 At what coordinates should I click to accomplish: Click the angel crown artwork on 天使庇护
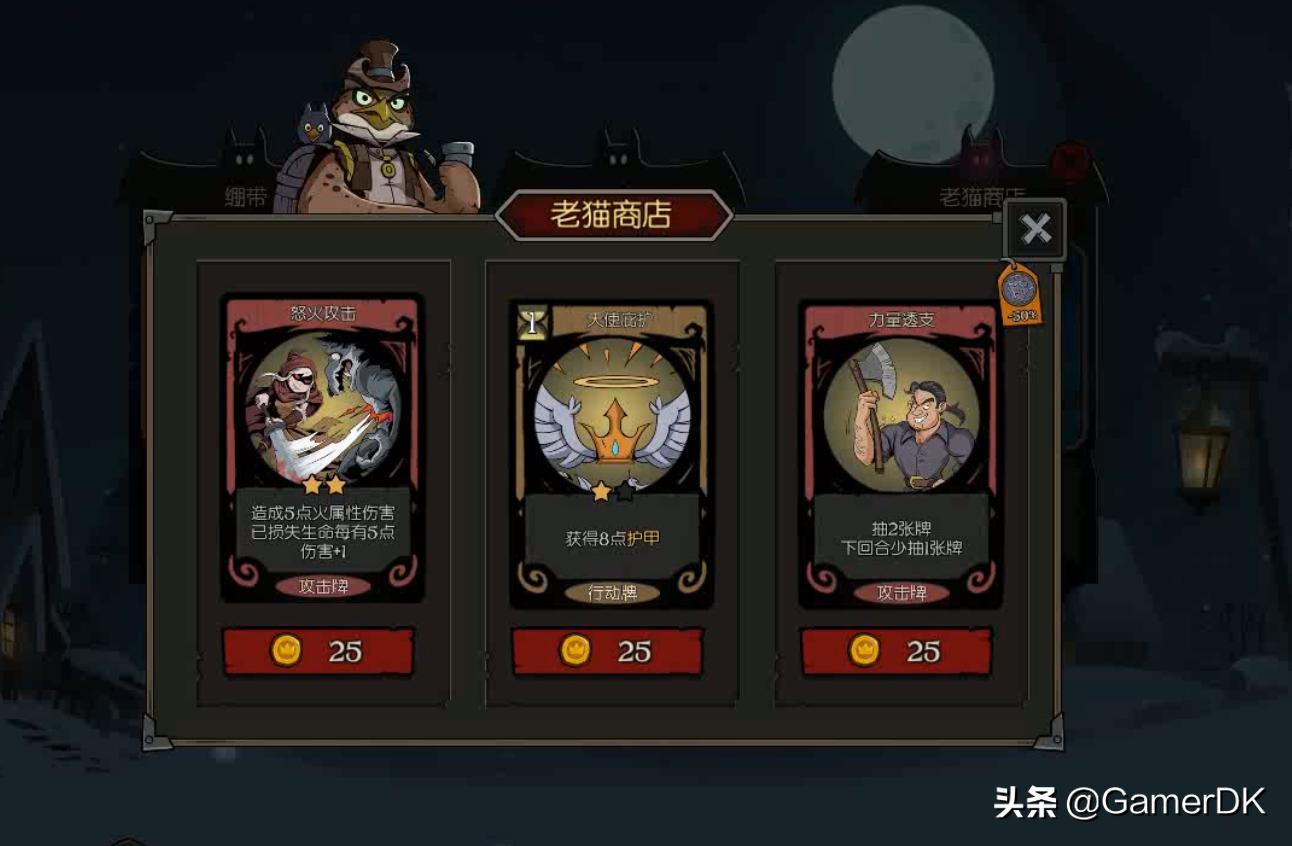[x=613, y=415]
